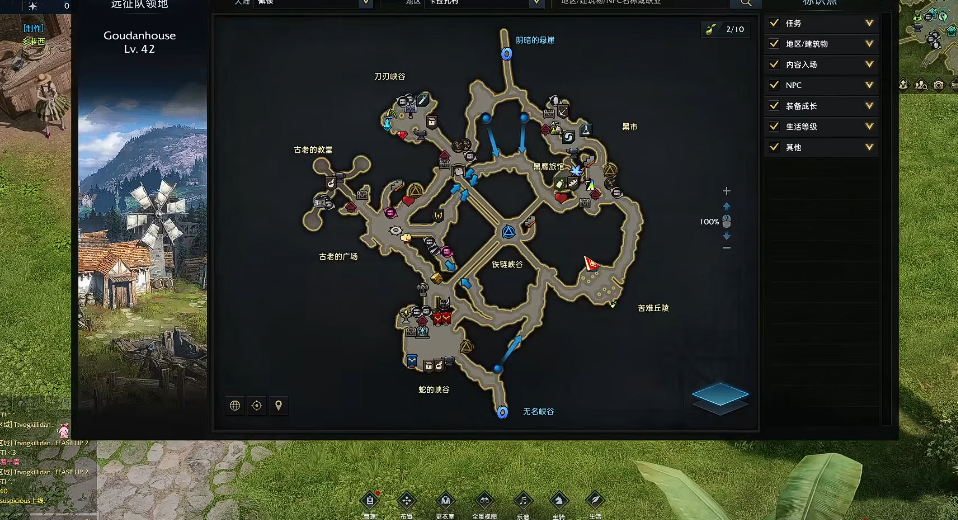Center map on current location crosshair button
Image resolution: width=958 pixels, height=520 pixels.
(x=257, y=405)
